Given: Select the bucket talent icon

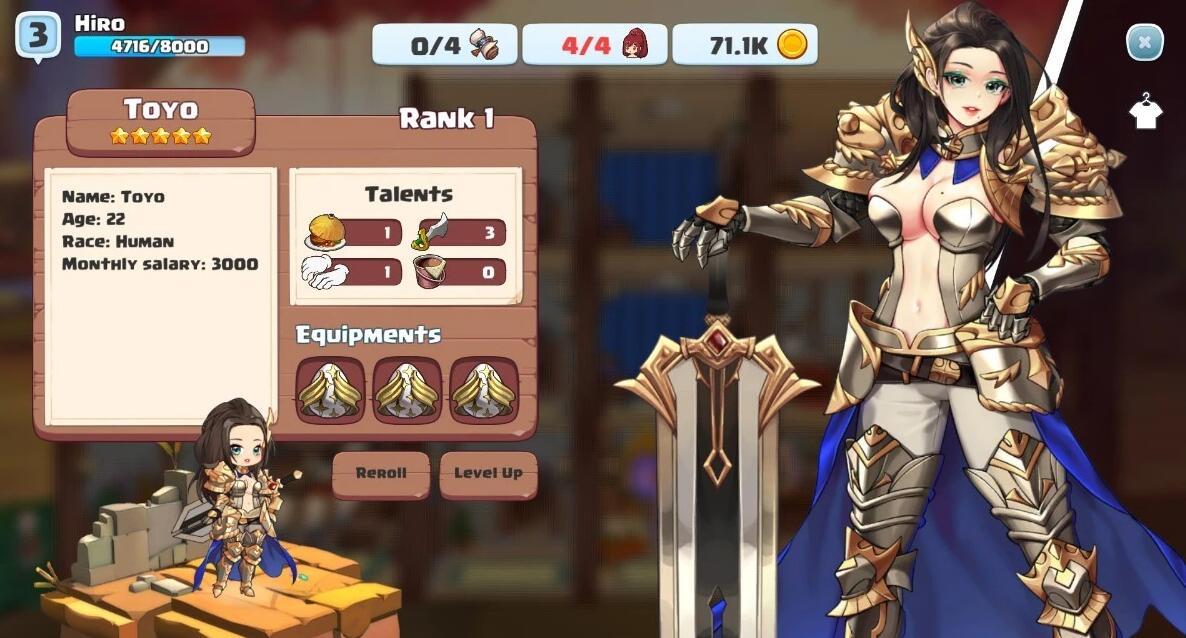Looking at the screenshot, I should 432,272.
